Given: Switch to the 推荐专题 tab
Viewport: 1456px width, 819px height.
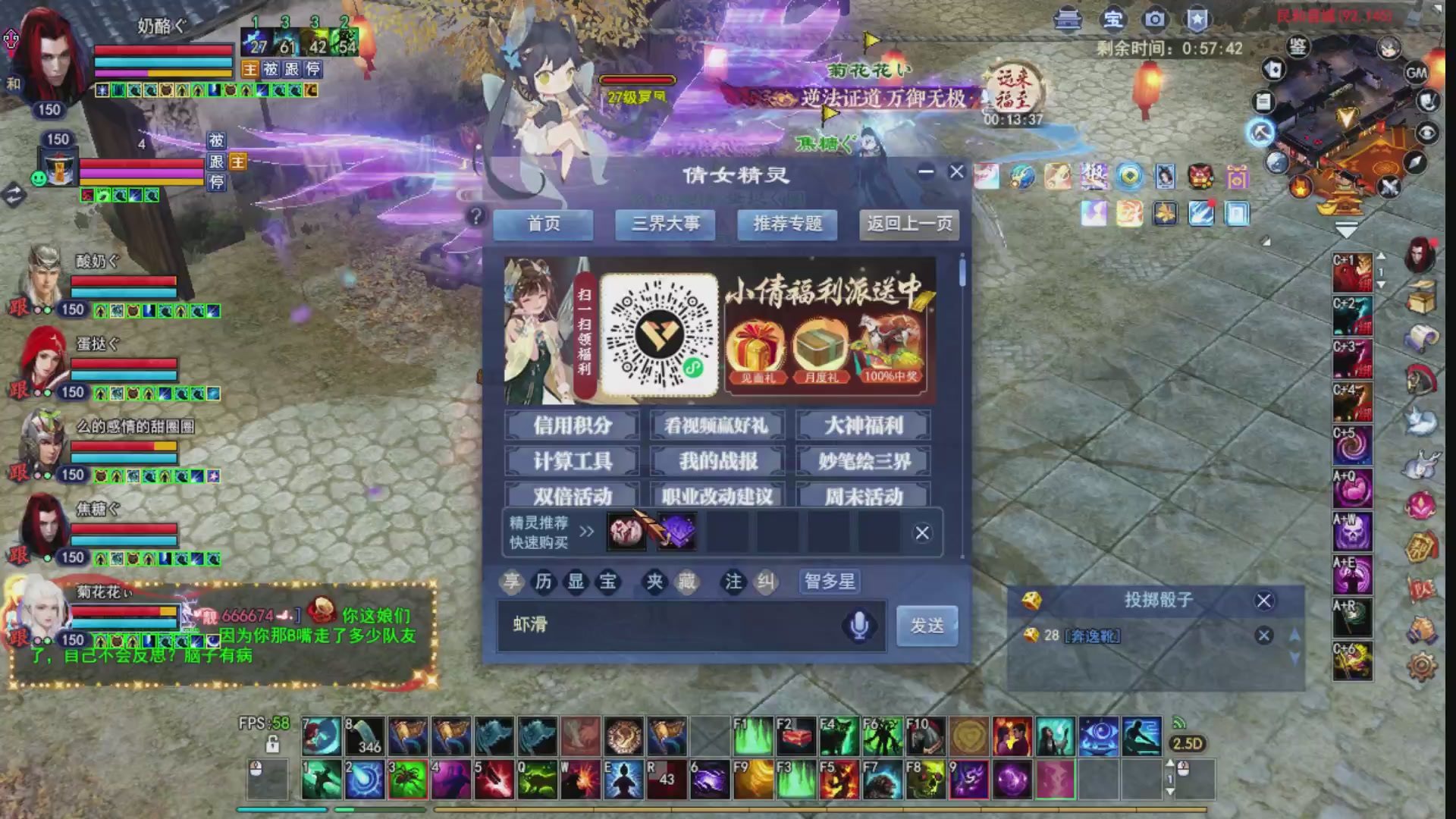Looking at the screenshot, I should point(787,224).
